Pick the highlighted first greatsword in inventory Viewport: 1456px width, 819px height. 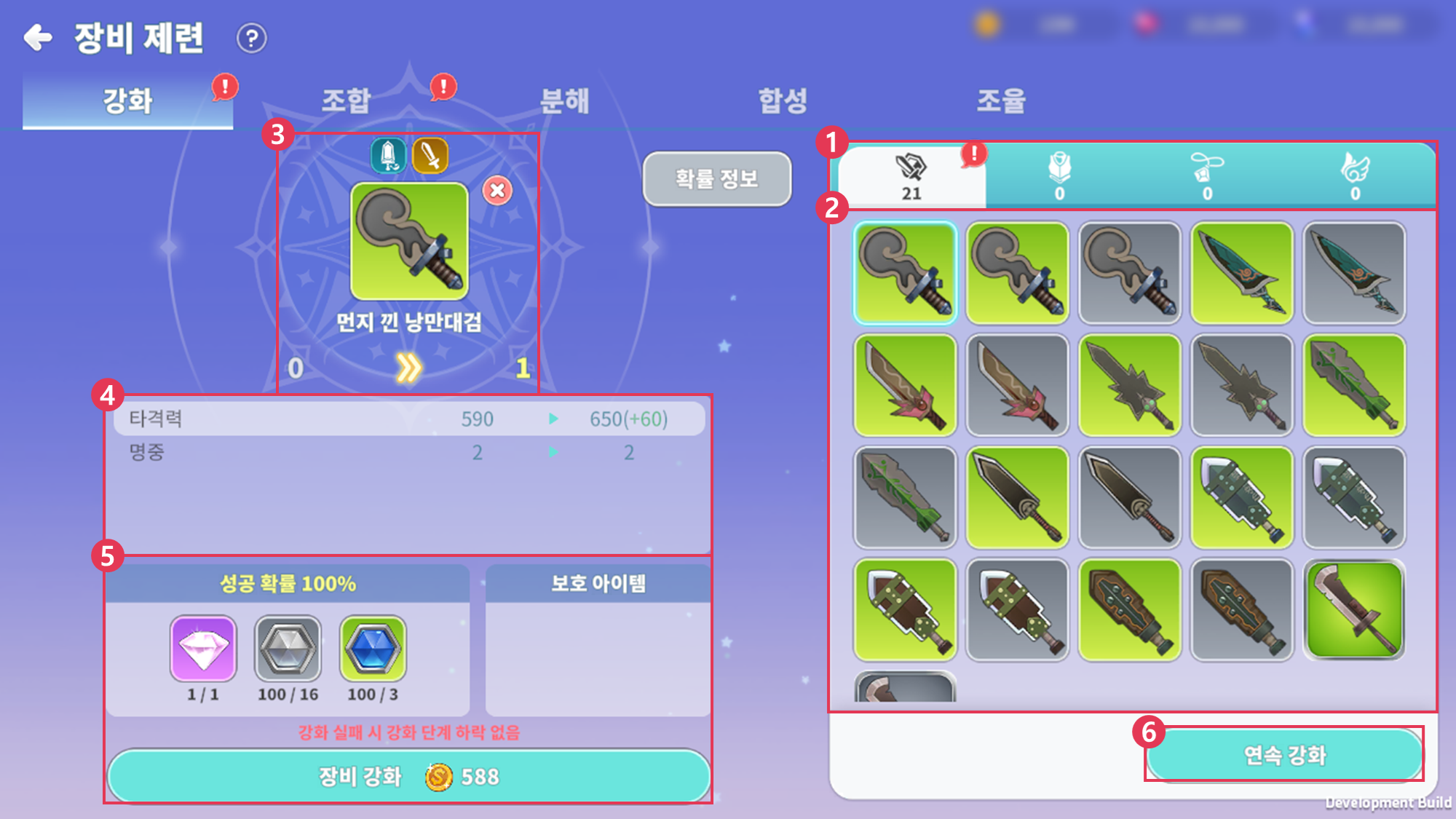pos(905,273)
